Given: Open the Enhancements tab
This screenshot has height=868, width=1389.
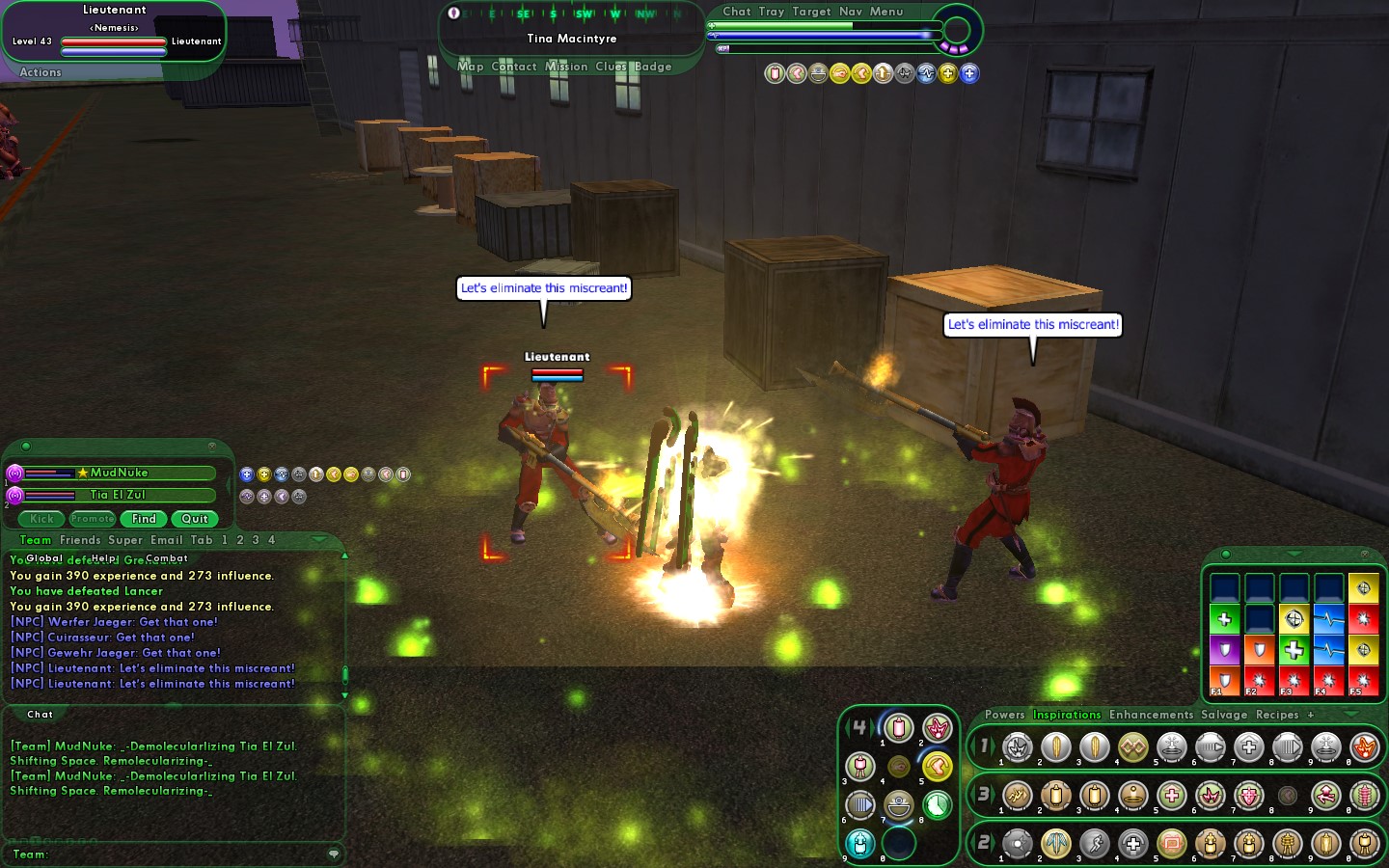Looking at the screenshot, I should point(1151,715).
